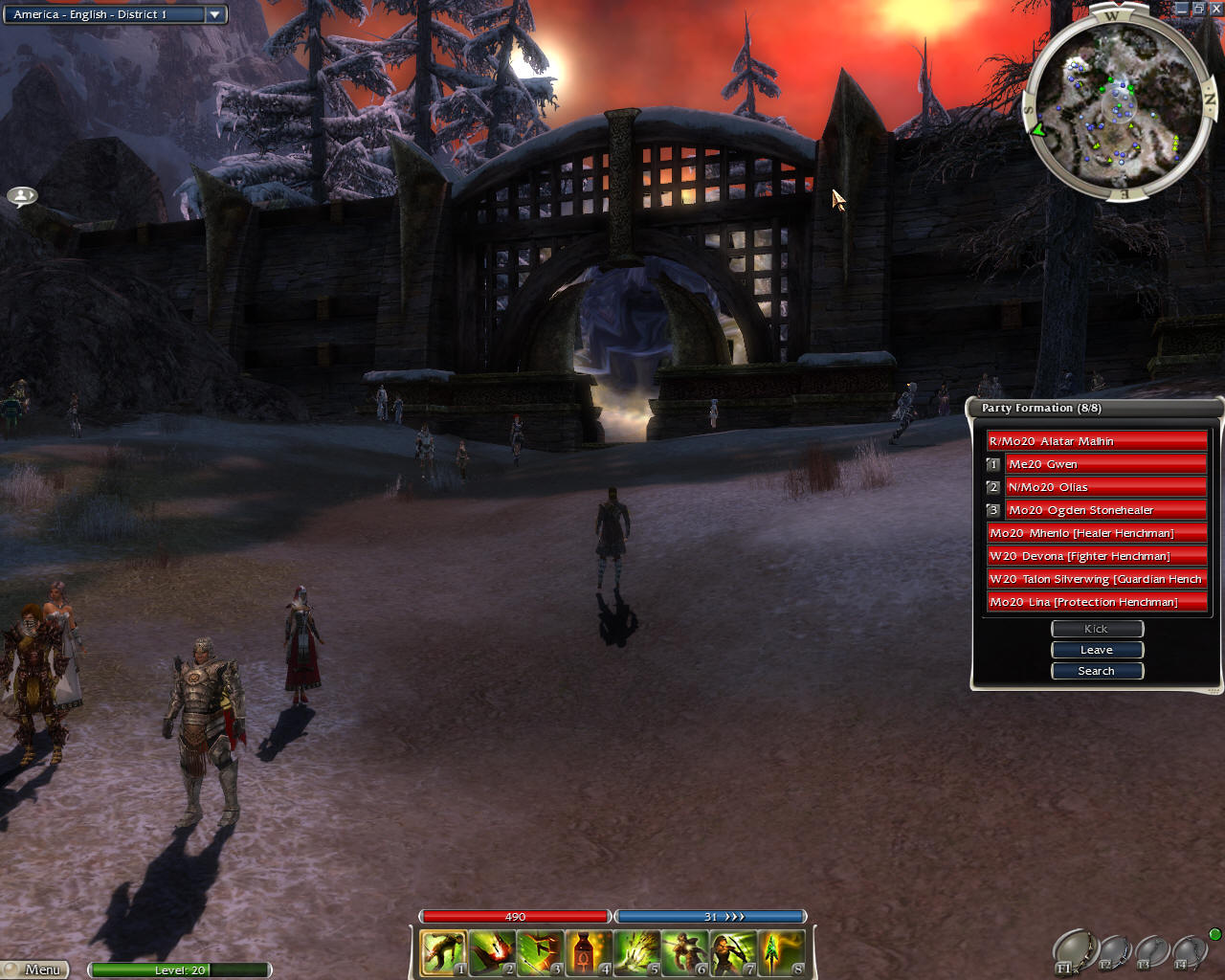Activate the green arrowhead skill in slot 8

(782, 953)
